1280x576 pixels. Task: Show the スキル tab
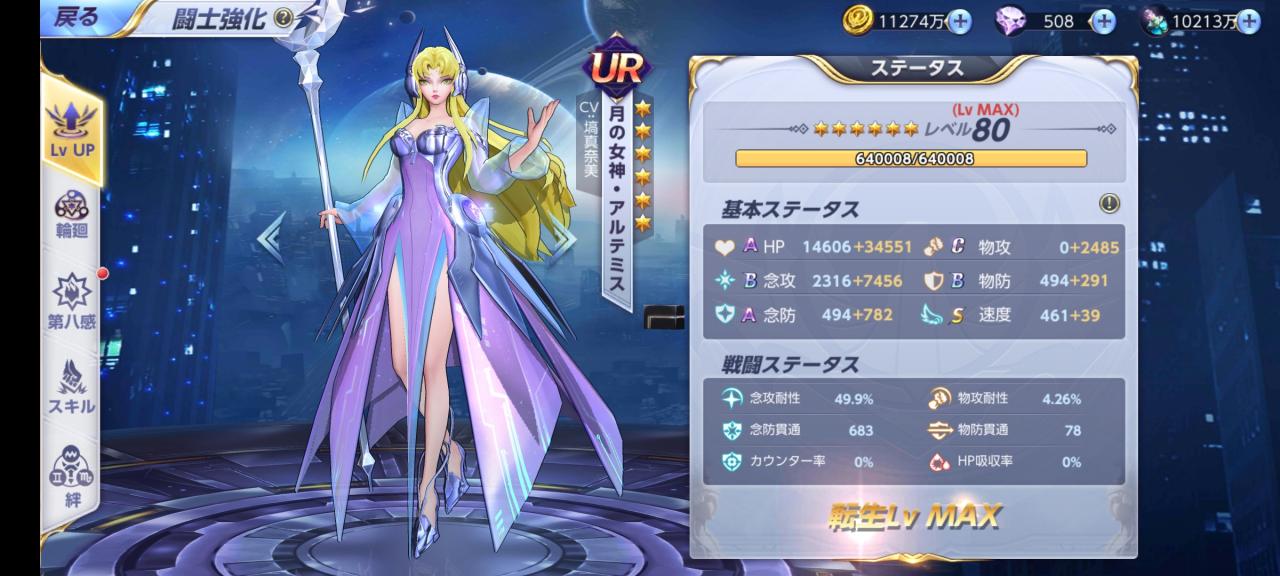[70, 386]
